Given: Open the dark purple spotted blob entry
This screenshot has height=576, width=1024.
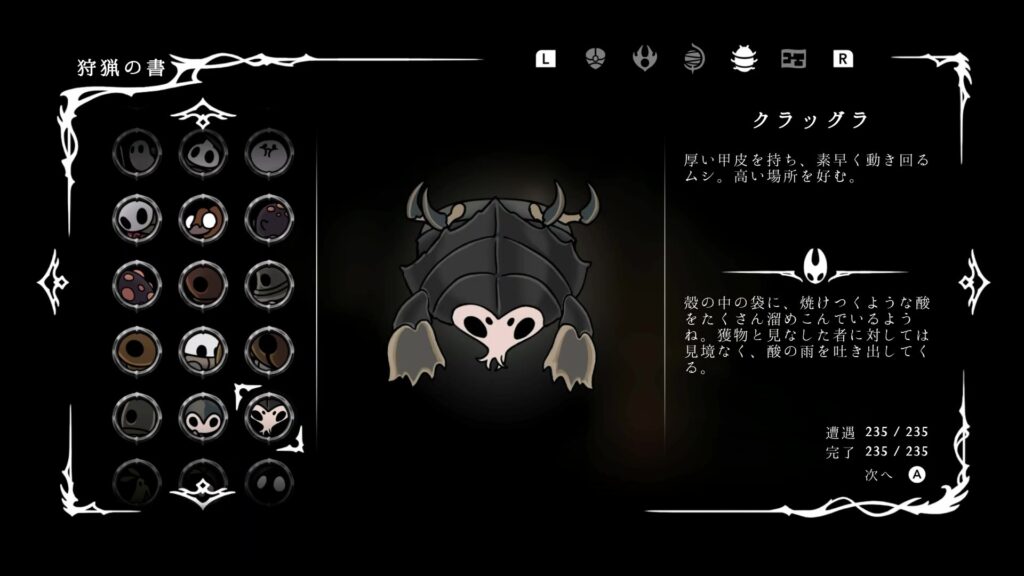Looking at the screenshot, I should 268,218.
